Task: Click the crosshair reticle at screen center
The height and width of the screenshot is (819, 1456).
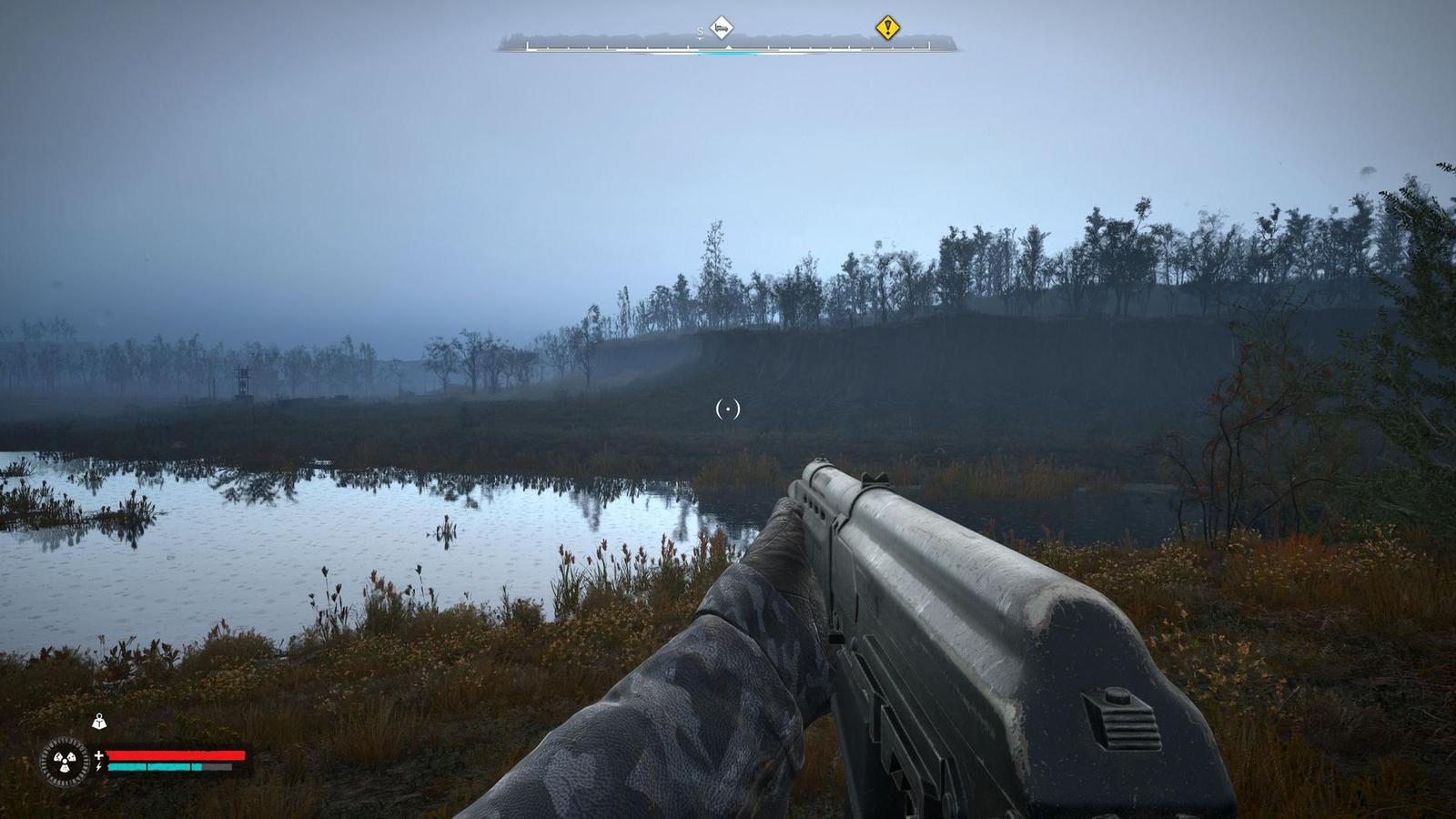Action: [x=728, y=409]
